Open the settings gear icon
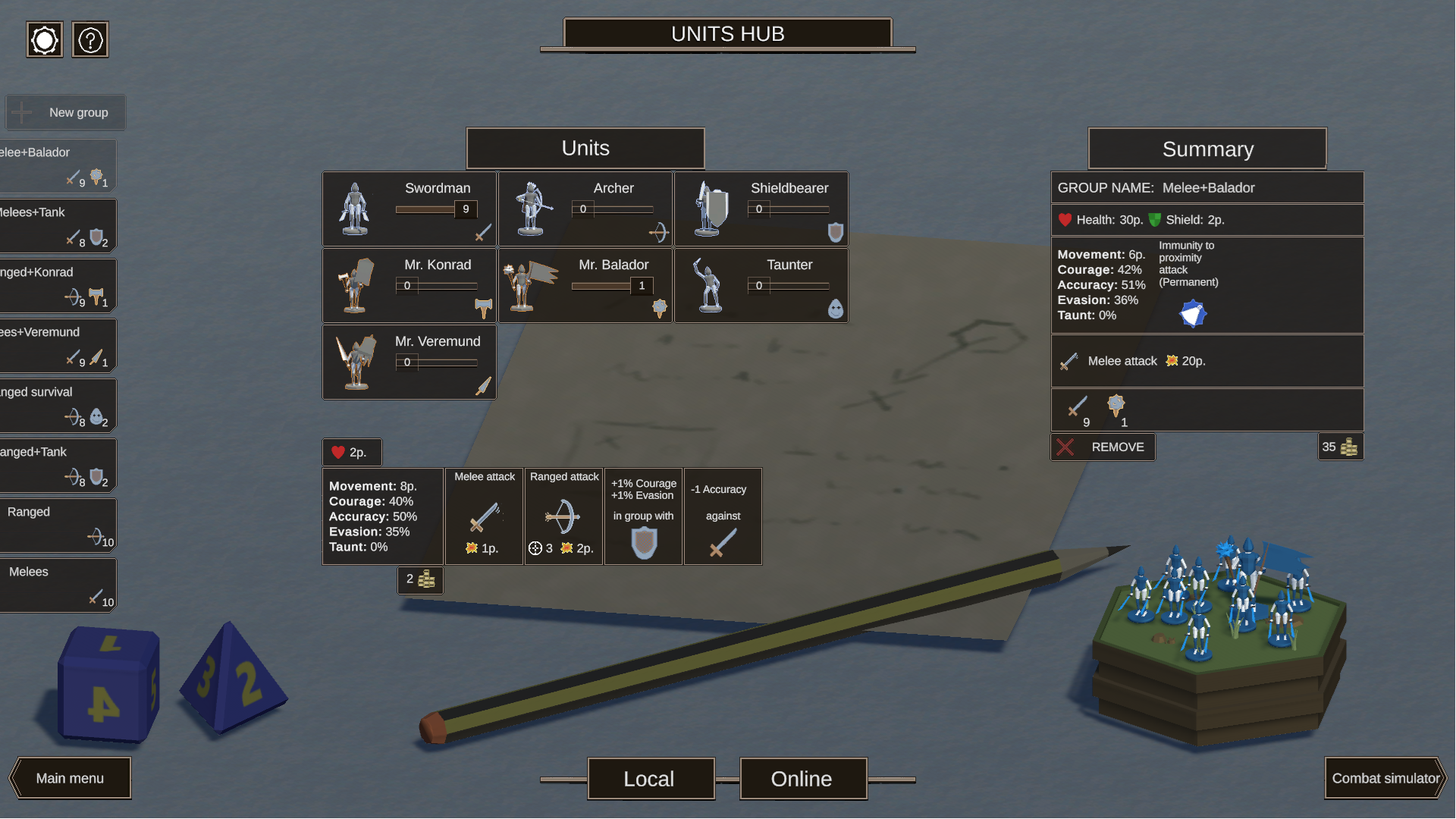The width and height of the screenshot is (1456, 819). 45,39
